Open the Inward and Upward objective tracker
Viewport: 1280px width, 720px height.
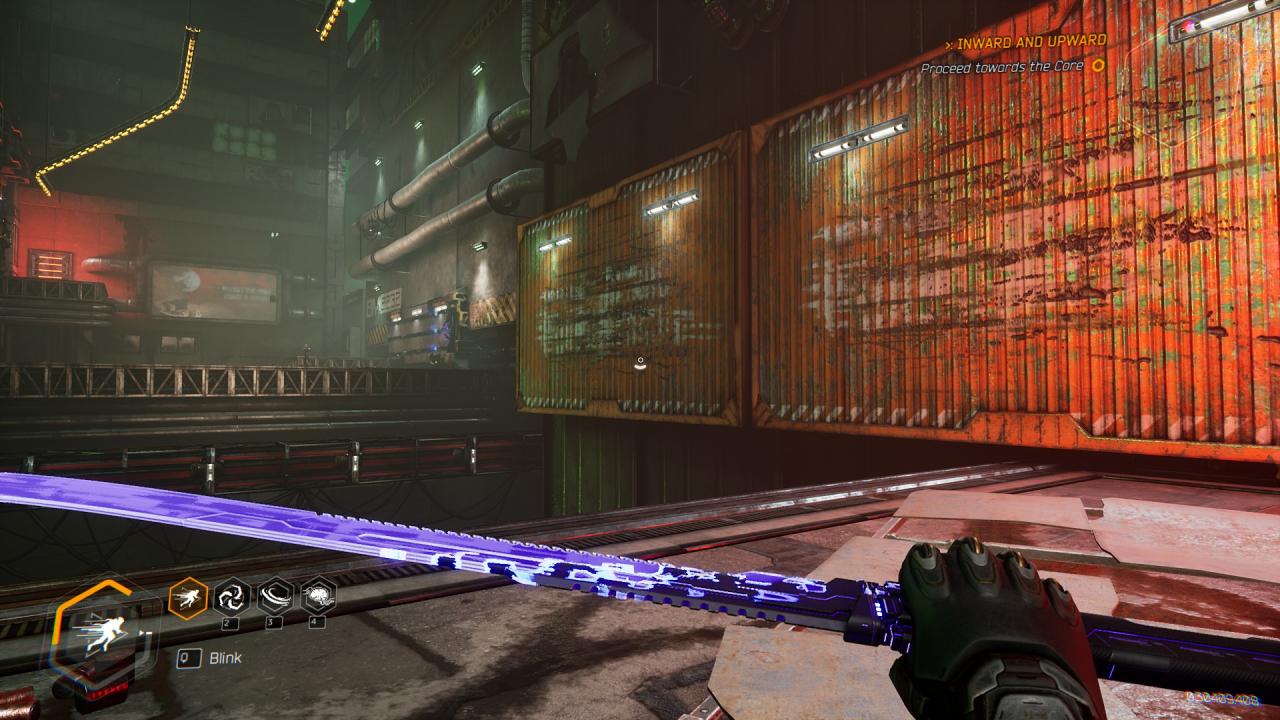pyautogui.click(x=1029, y=42)
